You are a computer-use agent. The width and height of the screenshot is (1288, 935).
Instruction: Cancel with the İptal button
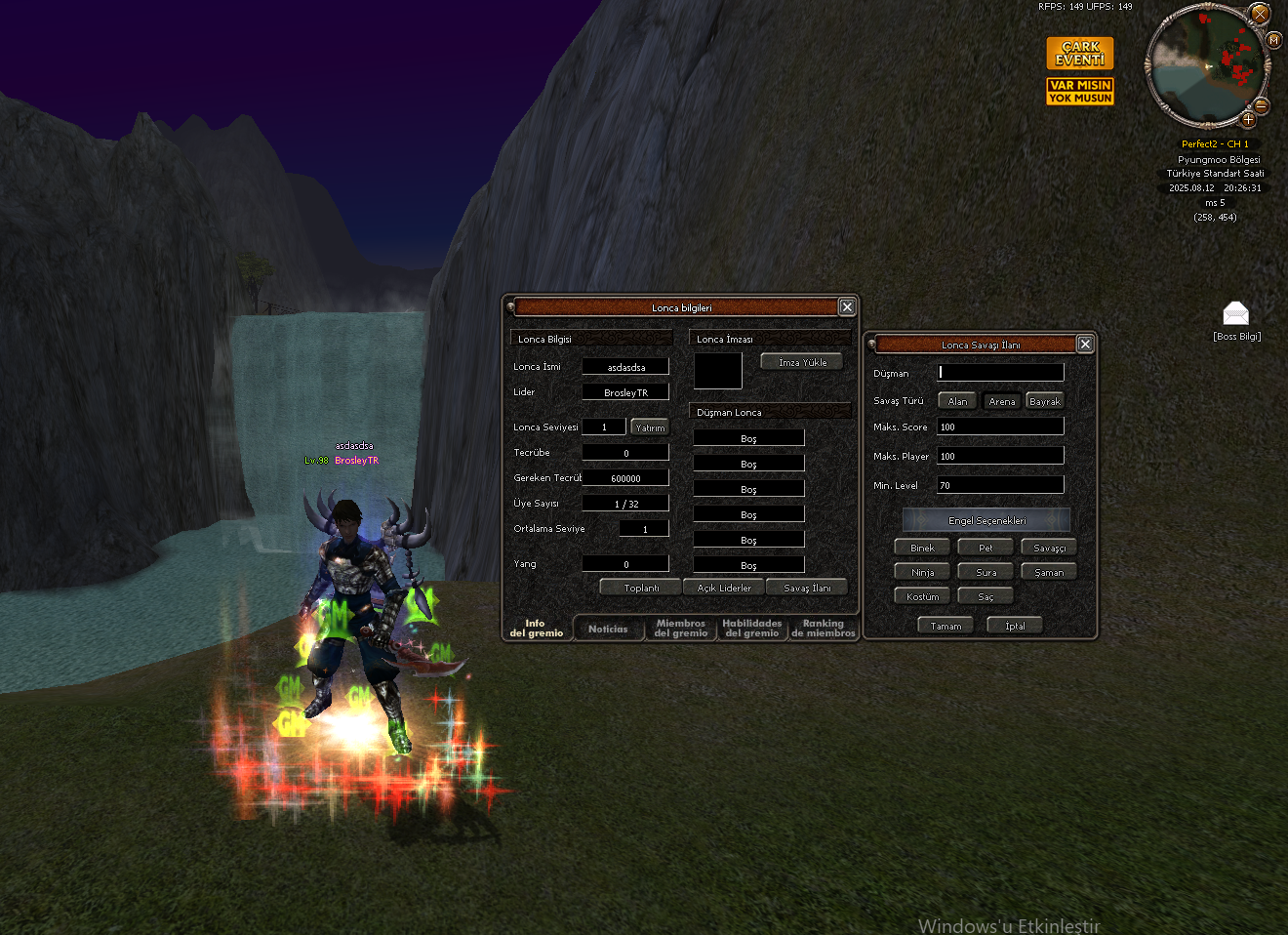pos(1015,626)
